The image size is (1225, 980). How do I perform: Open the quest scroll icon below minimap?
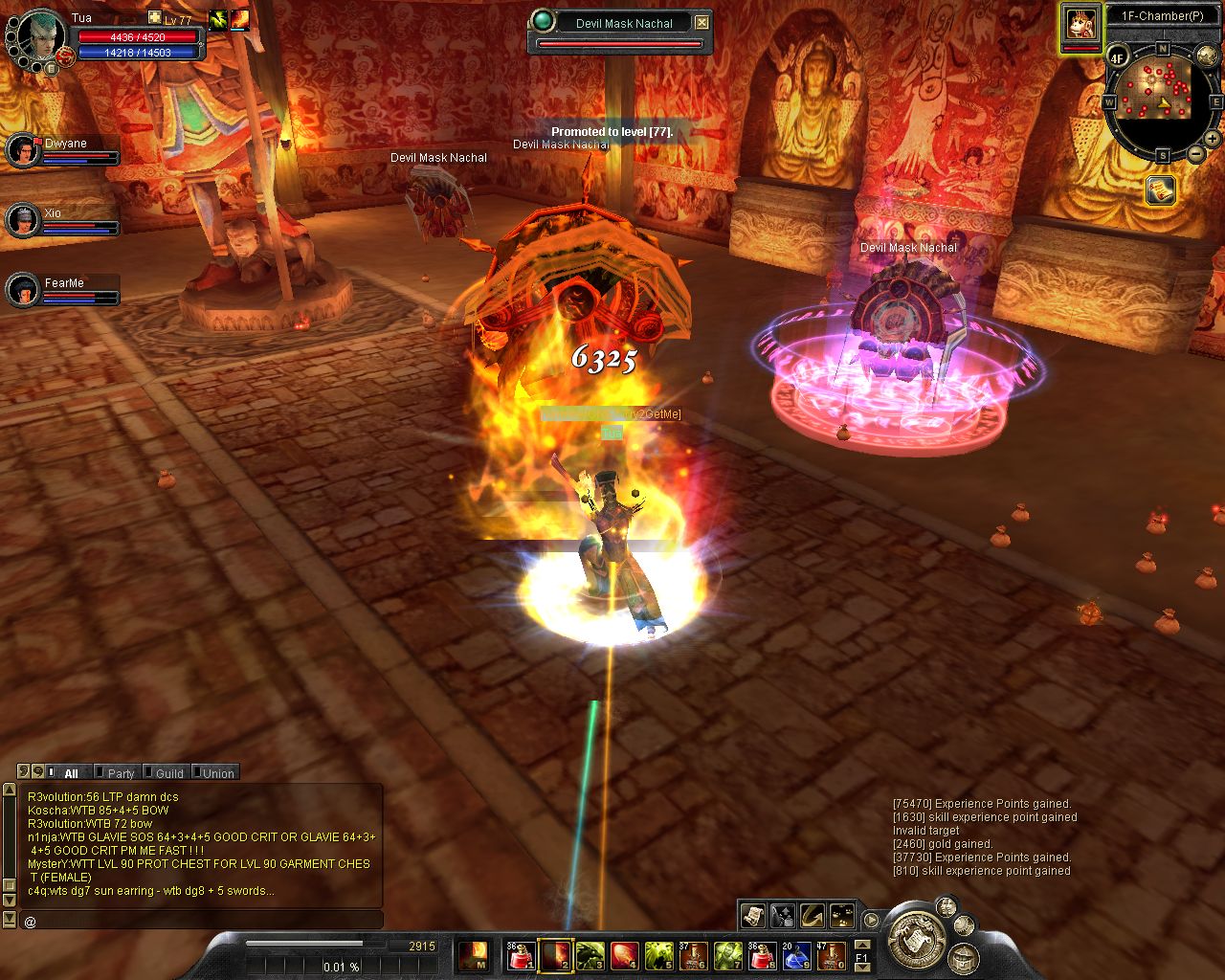coord(1161,190)
